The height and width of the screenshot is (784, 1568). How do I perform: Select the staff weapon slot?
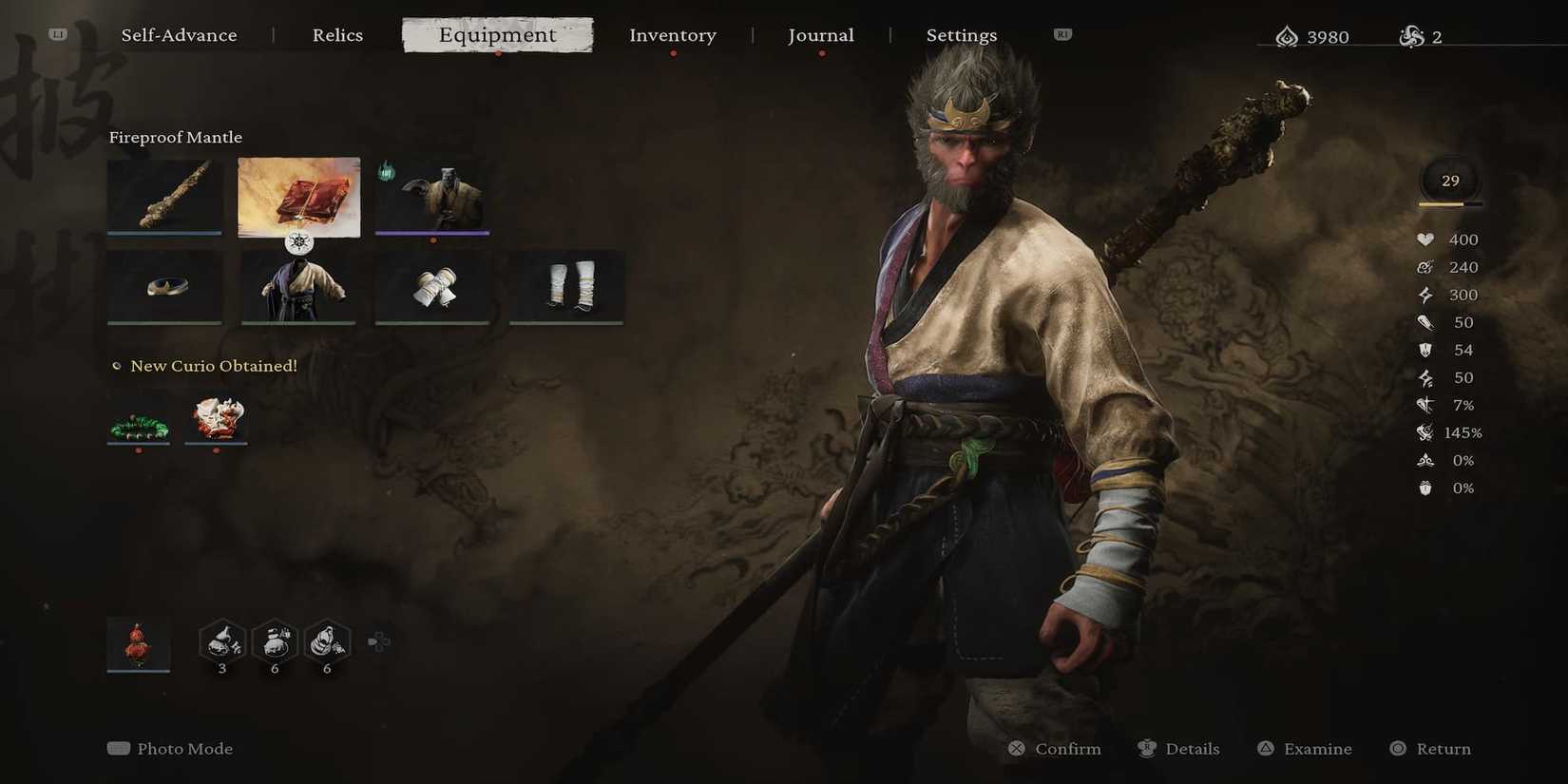click(x=164, y=195)
